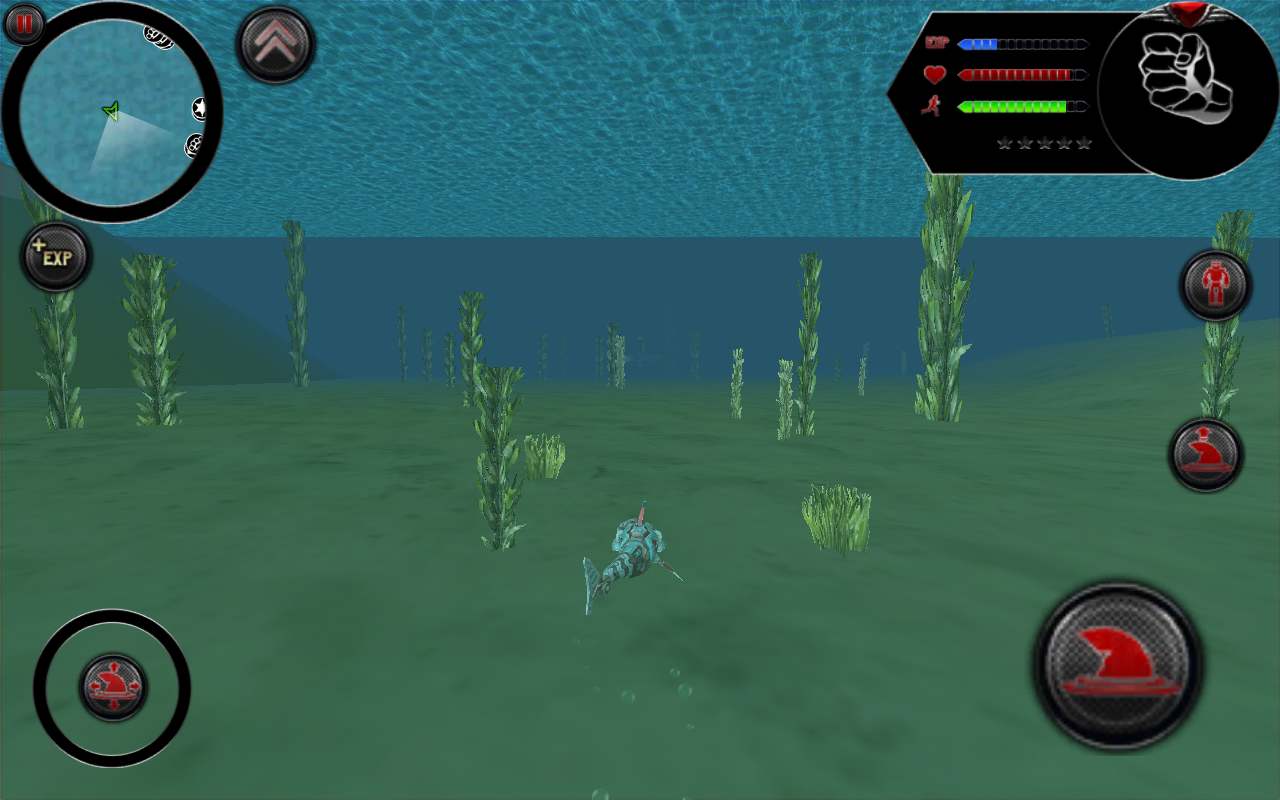Select the star marker on the minimap edge
1280x800 pixels.
click(x=200, y=110)
